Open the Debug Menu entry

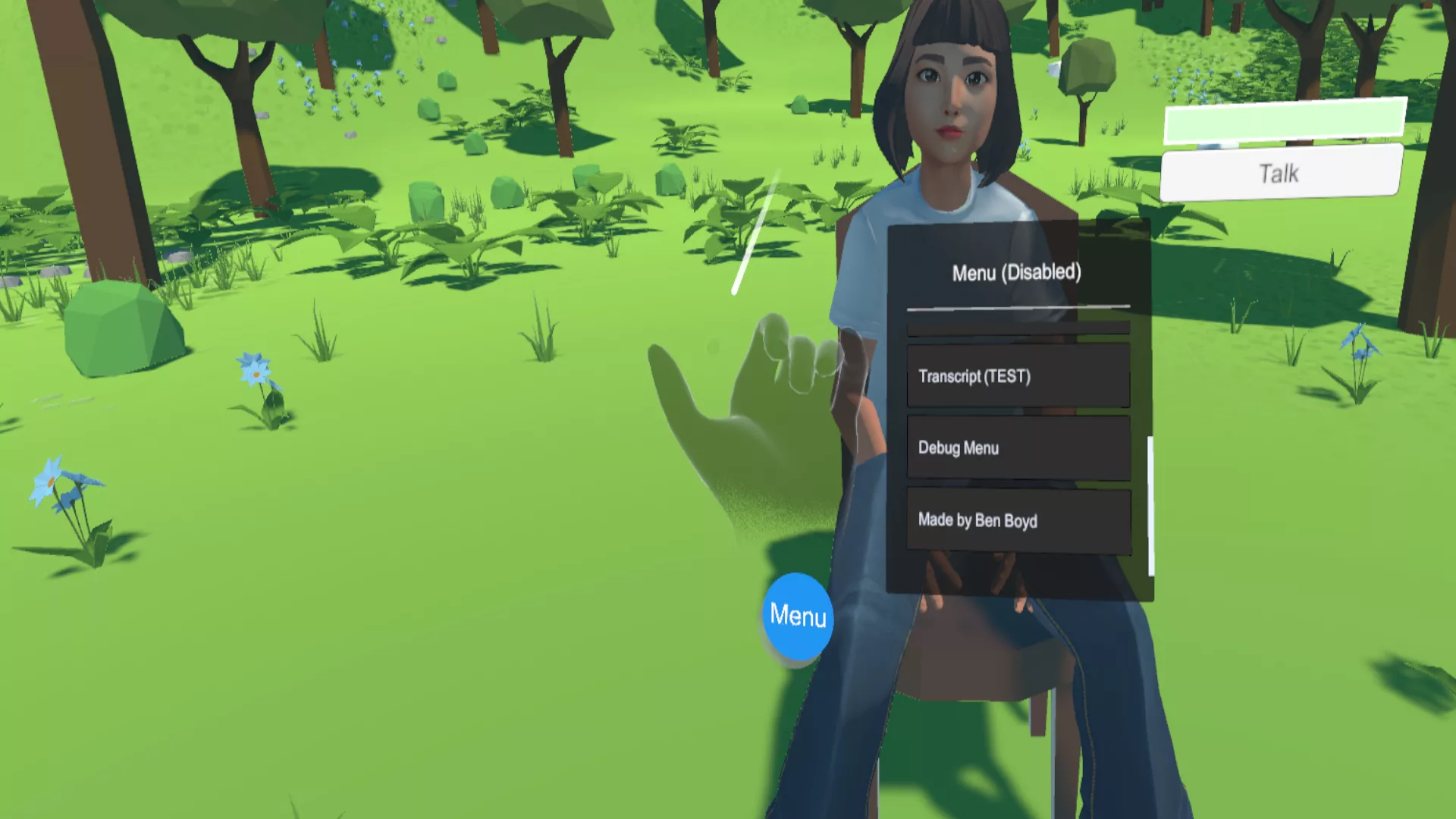(1018, 447)
